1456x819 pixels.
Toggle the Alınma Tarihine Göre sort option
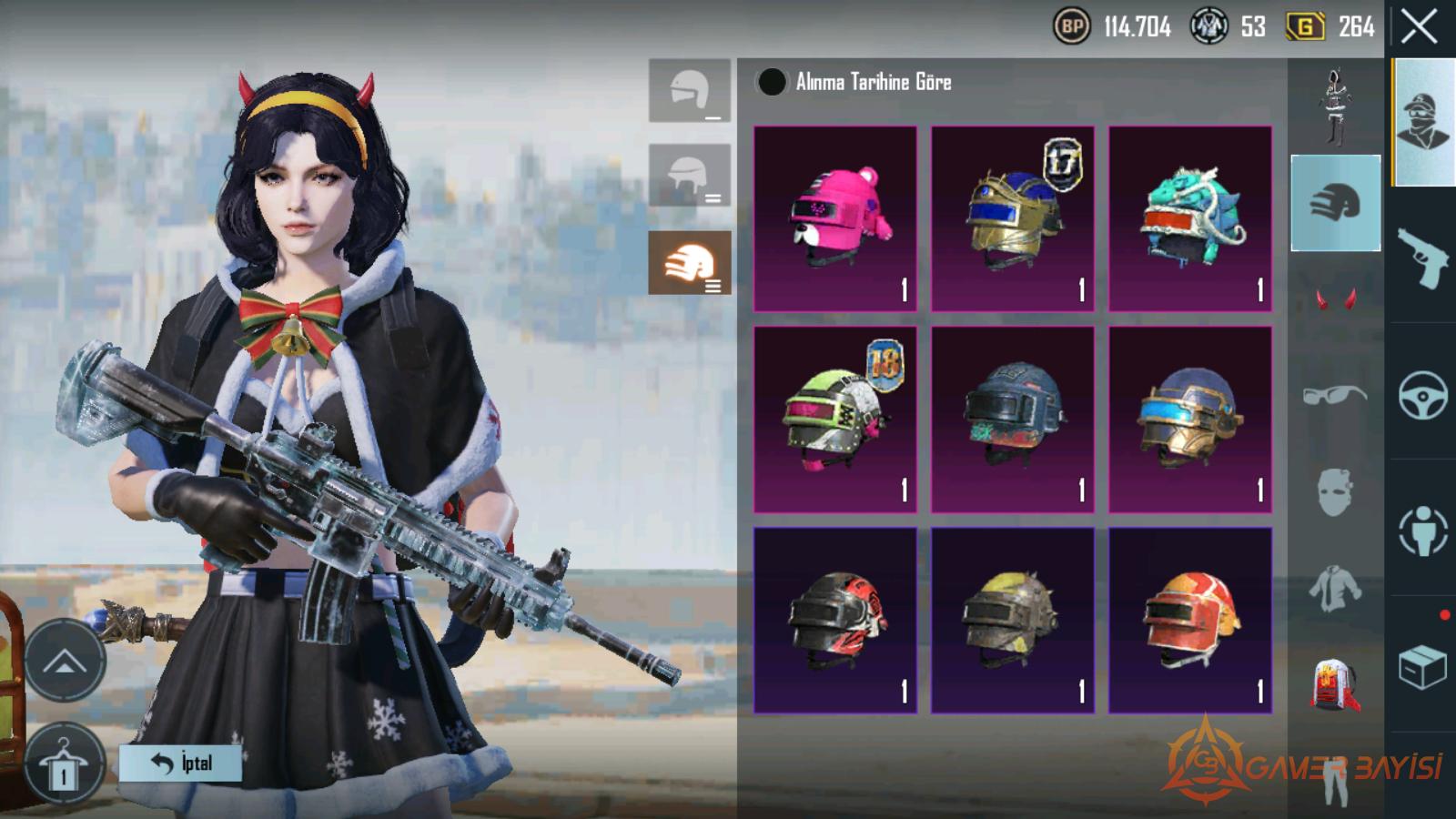coord(772,82)
